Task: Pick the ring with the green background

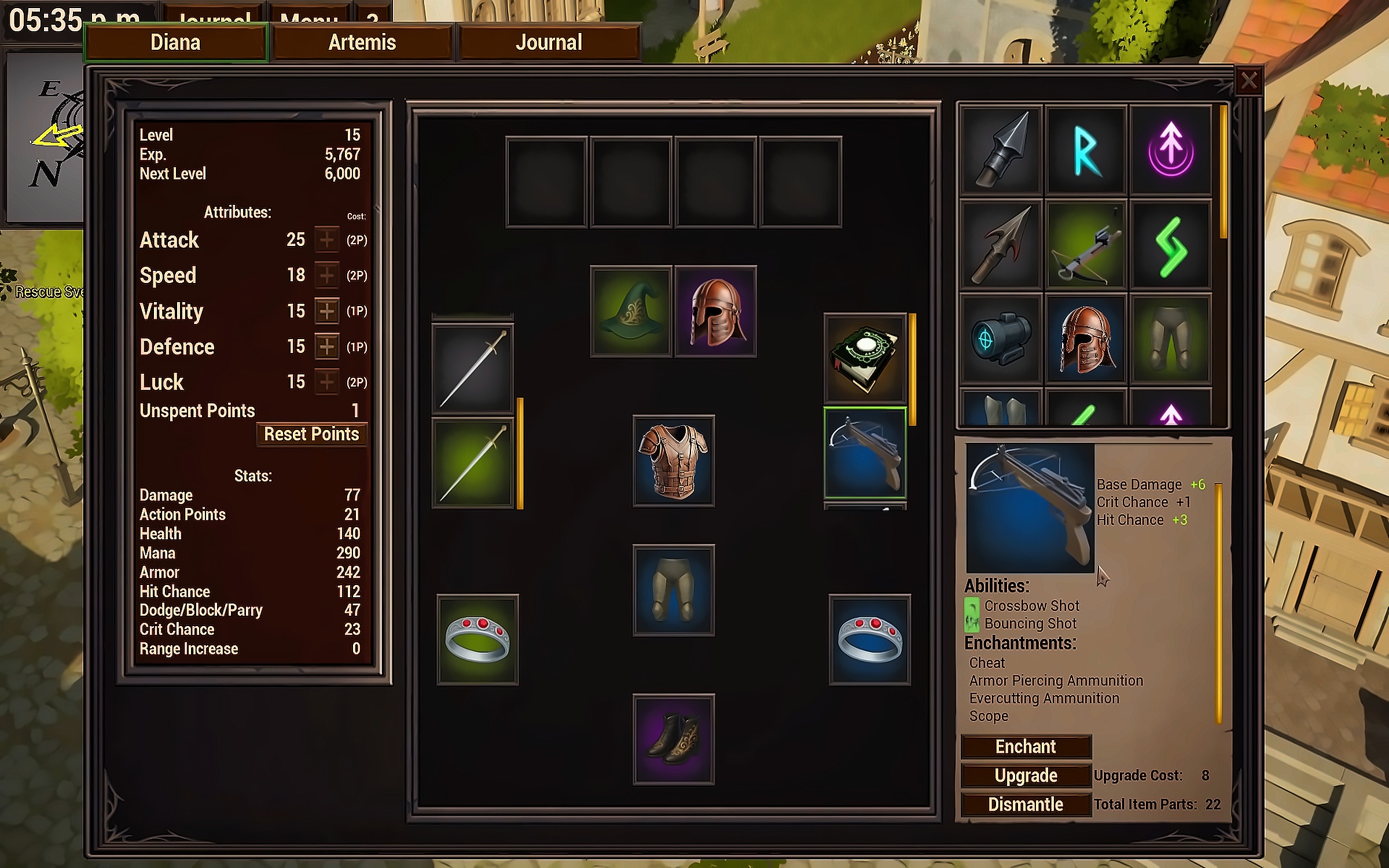Action: 477,639
